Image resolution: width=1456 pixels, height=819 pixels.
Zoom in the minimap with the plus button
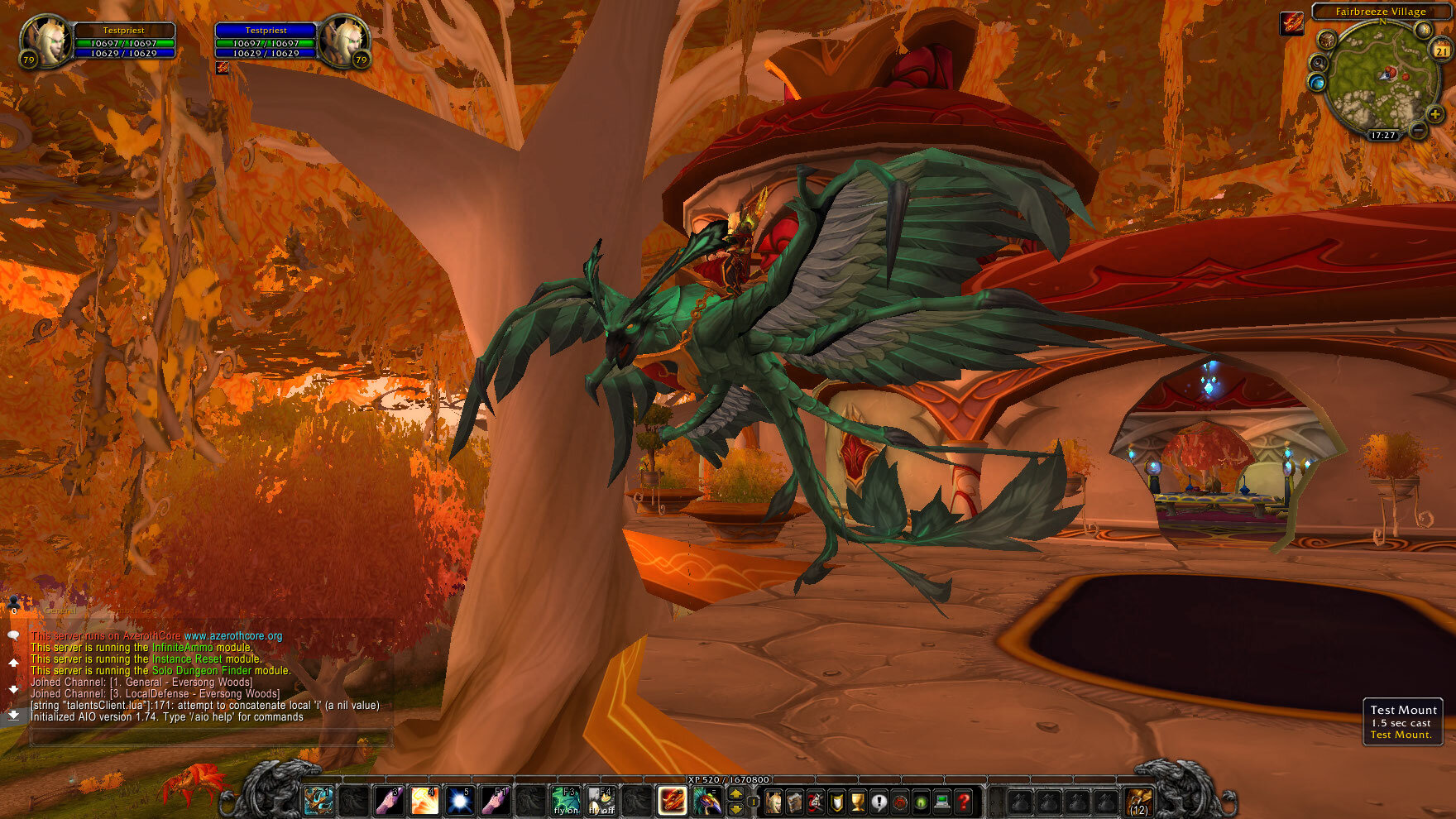(1435, 114)
